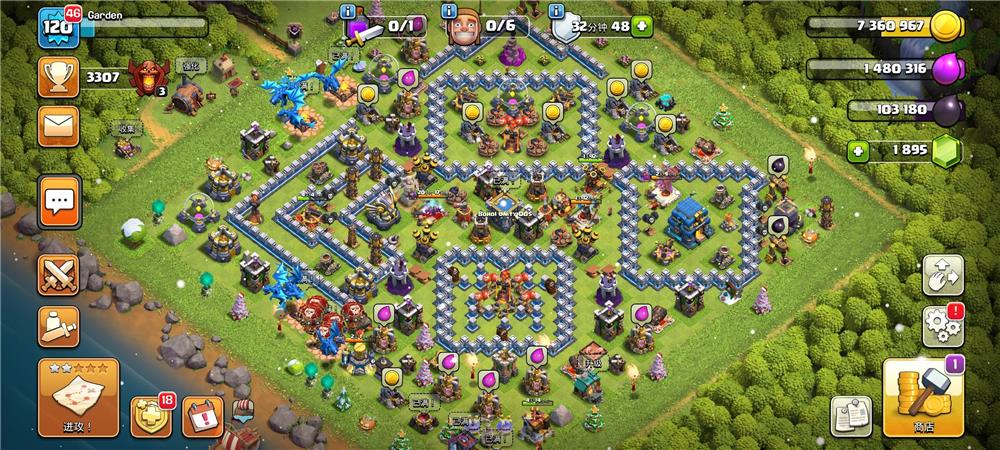Open the settings gear menu
This screenshot has height=450, width=1000.
[x=943, y=325]
